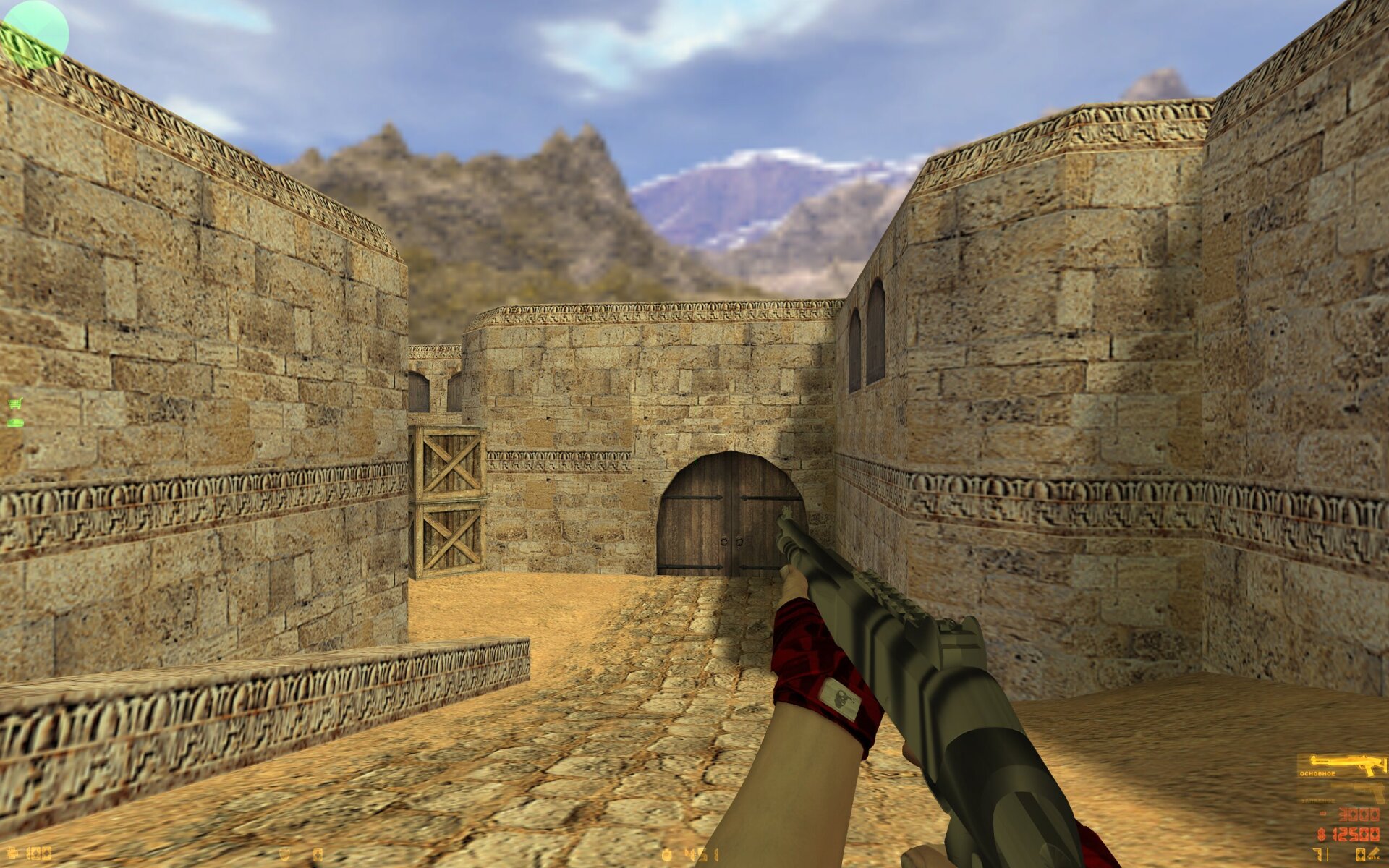Screen dimensions: 1389x868
Task: Click the green circular radar
Action: point(34,34)
